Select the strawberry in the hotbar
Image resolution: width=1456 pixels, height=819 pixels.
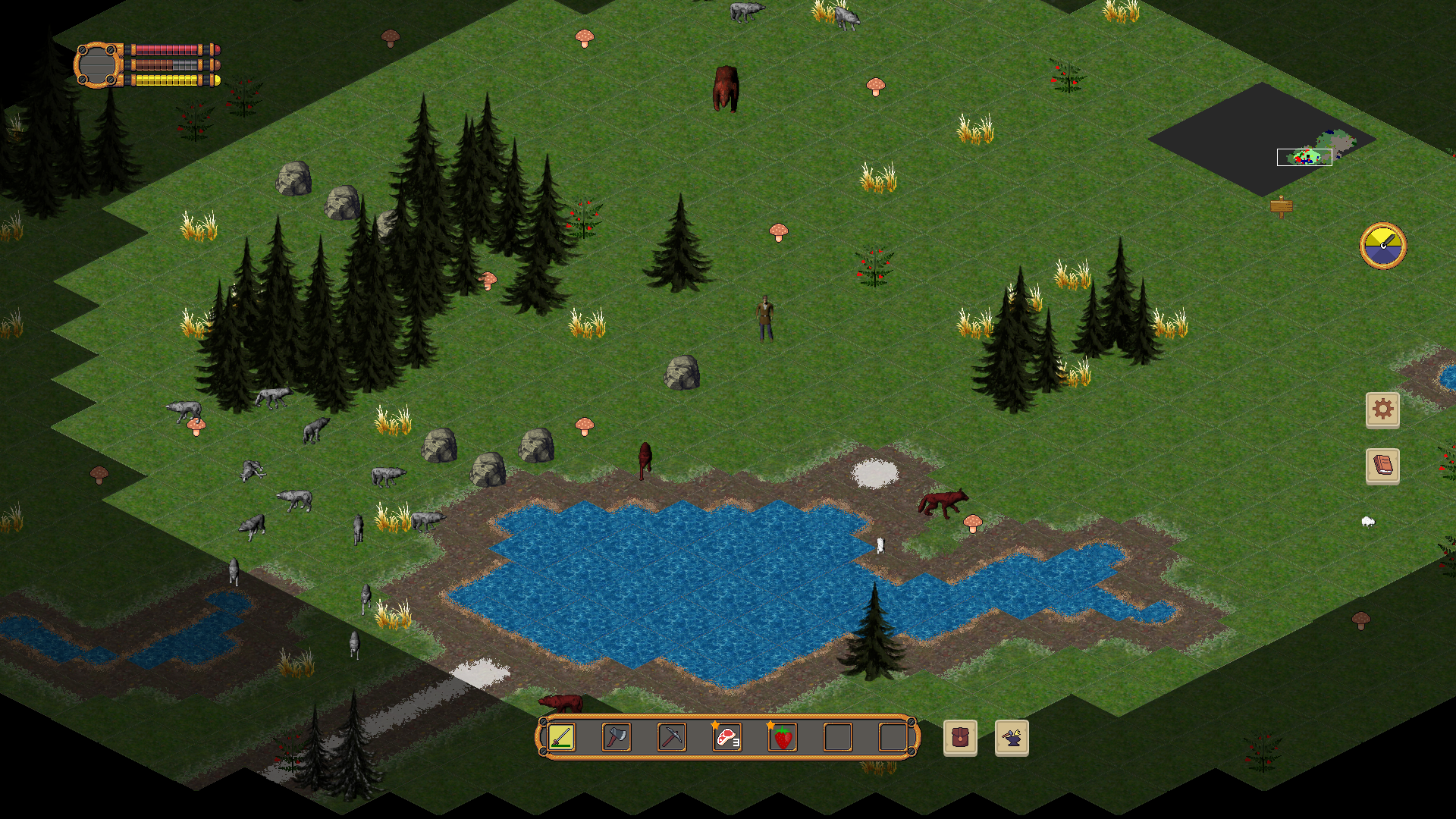click(x=783, y=737)
